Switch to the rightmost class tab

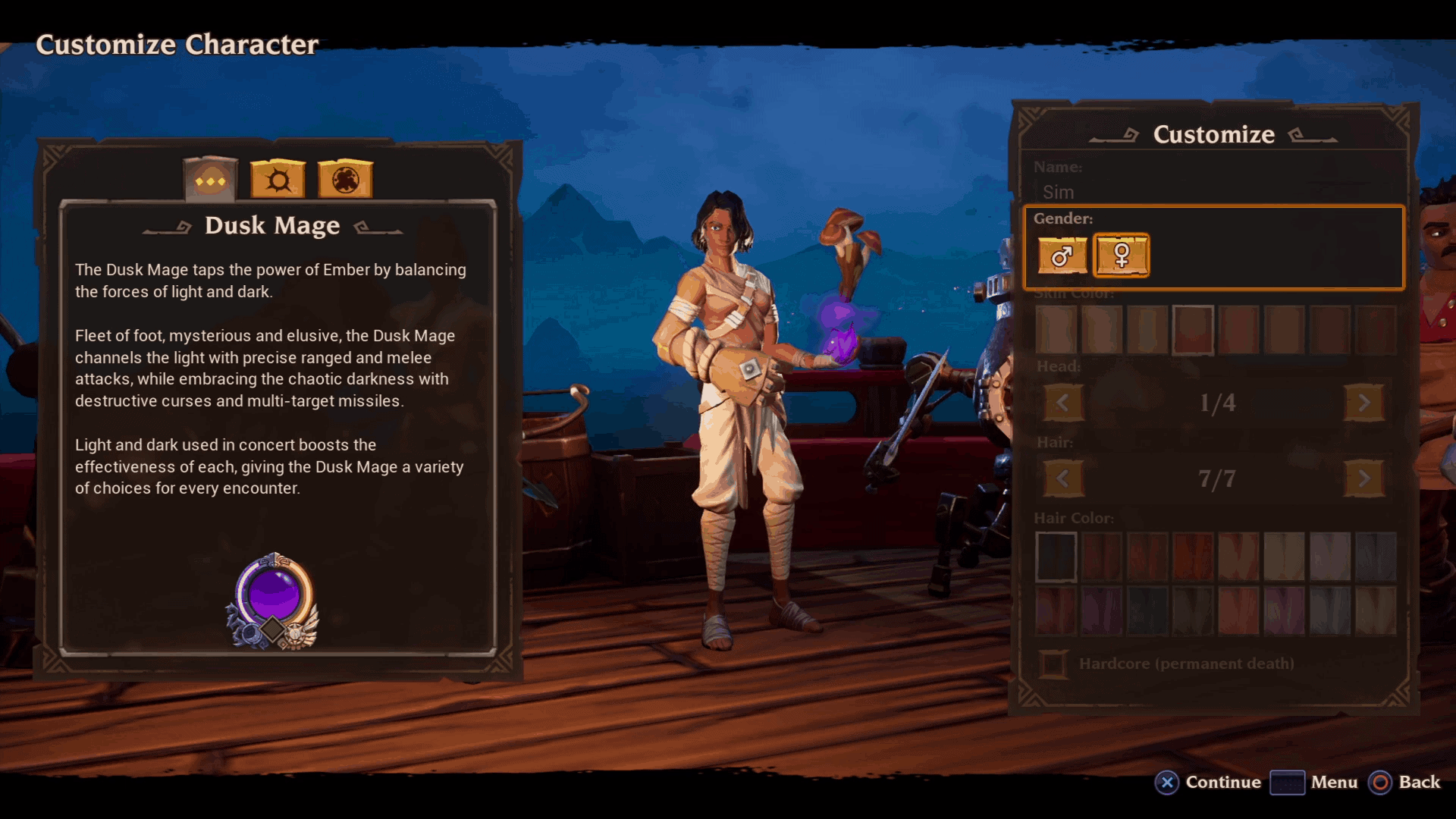(x=345, y=177)
